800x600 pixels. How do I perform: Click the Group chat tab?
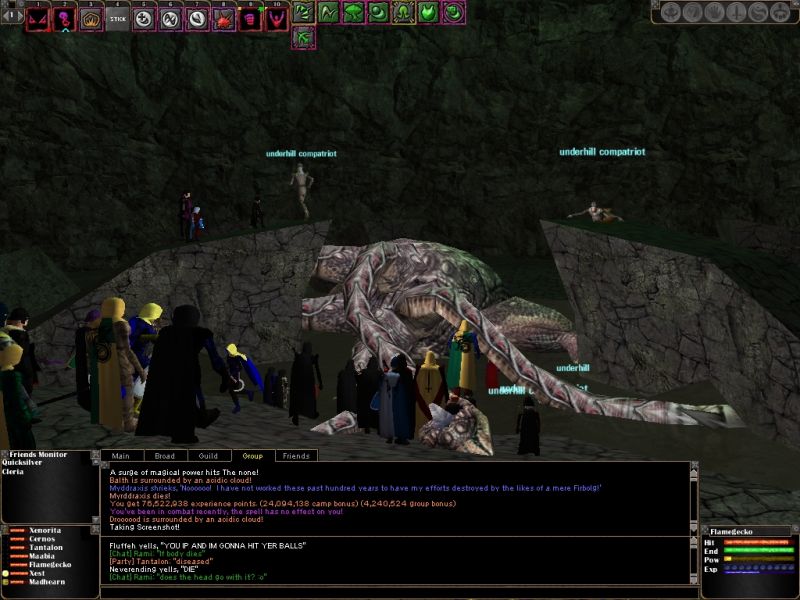tap(253, 455)
